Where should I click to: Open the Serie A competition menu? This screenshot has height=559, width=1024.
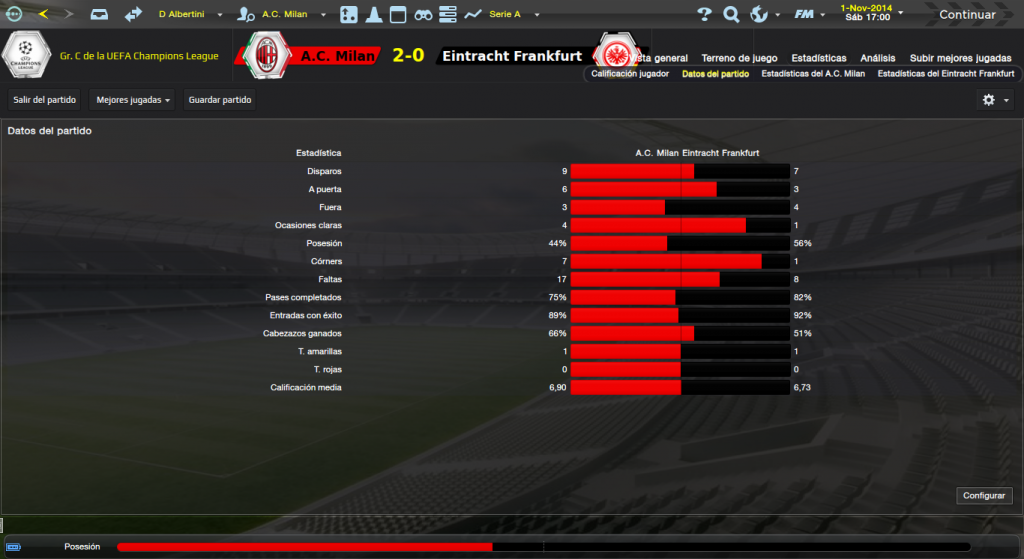pyautogui.click(x=510, y=15)
